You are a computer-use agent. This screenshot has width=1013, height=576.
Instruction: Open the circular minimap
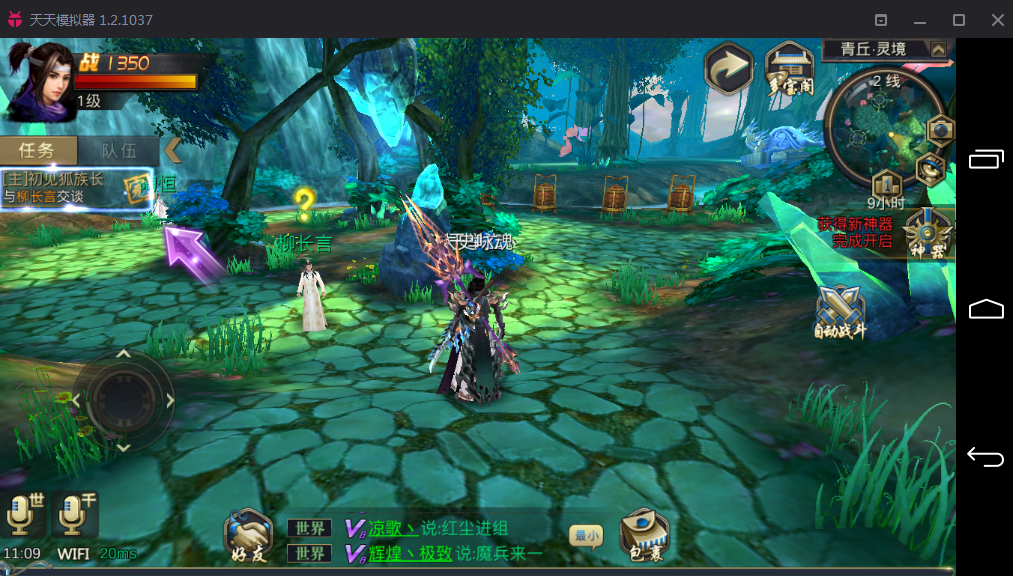pos(886,119)
